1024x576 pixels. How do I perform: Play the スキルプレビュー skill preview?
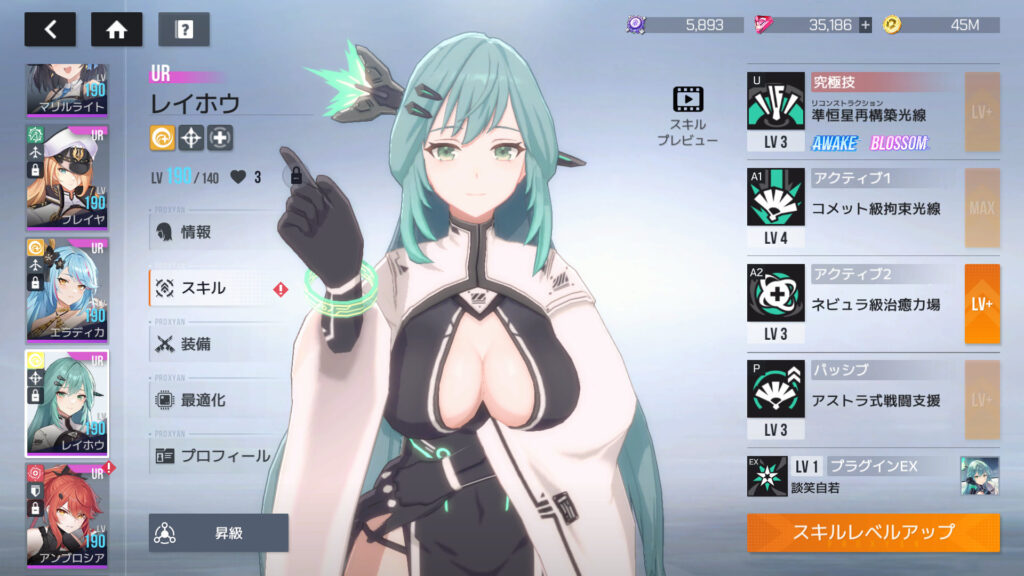688,116
